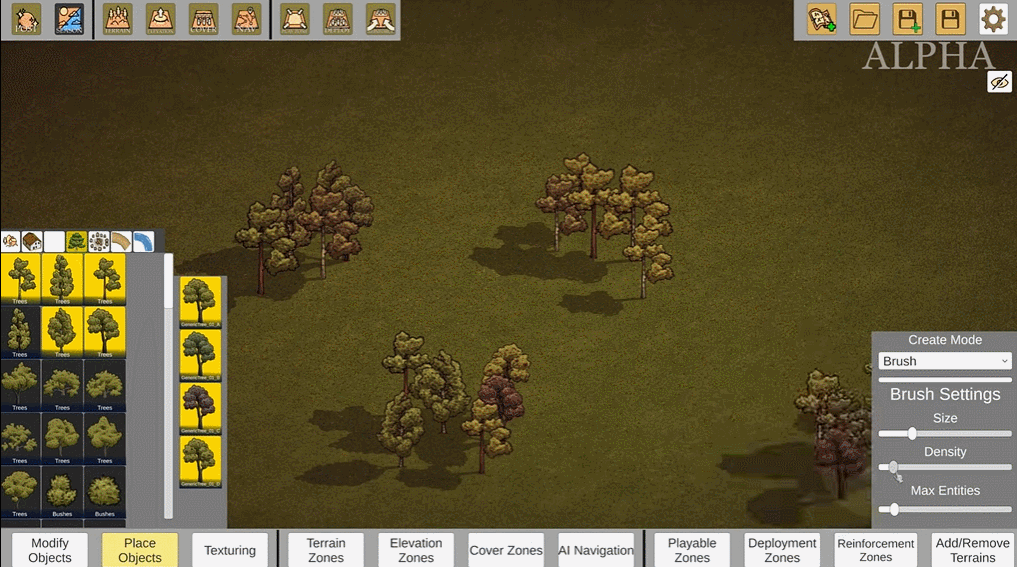The image size is (1017, 567).
Task: Open the Terrain Zones editor
Action: (326, 550)
